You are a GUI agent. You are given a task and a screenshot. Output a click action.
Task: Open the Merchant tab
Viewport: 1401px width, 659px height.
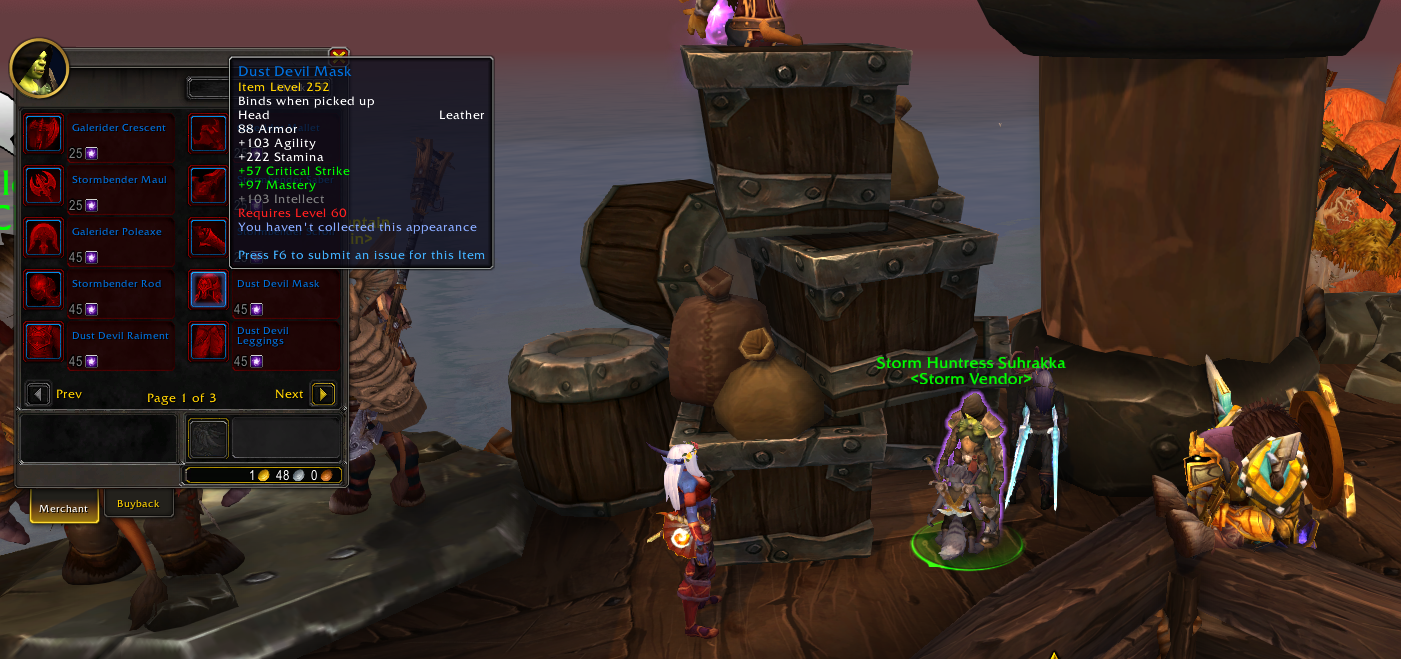[64, 508]
